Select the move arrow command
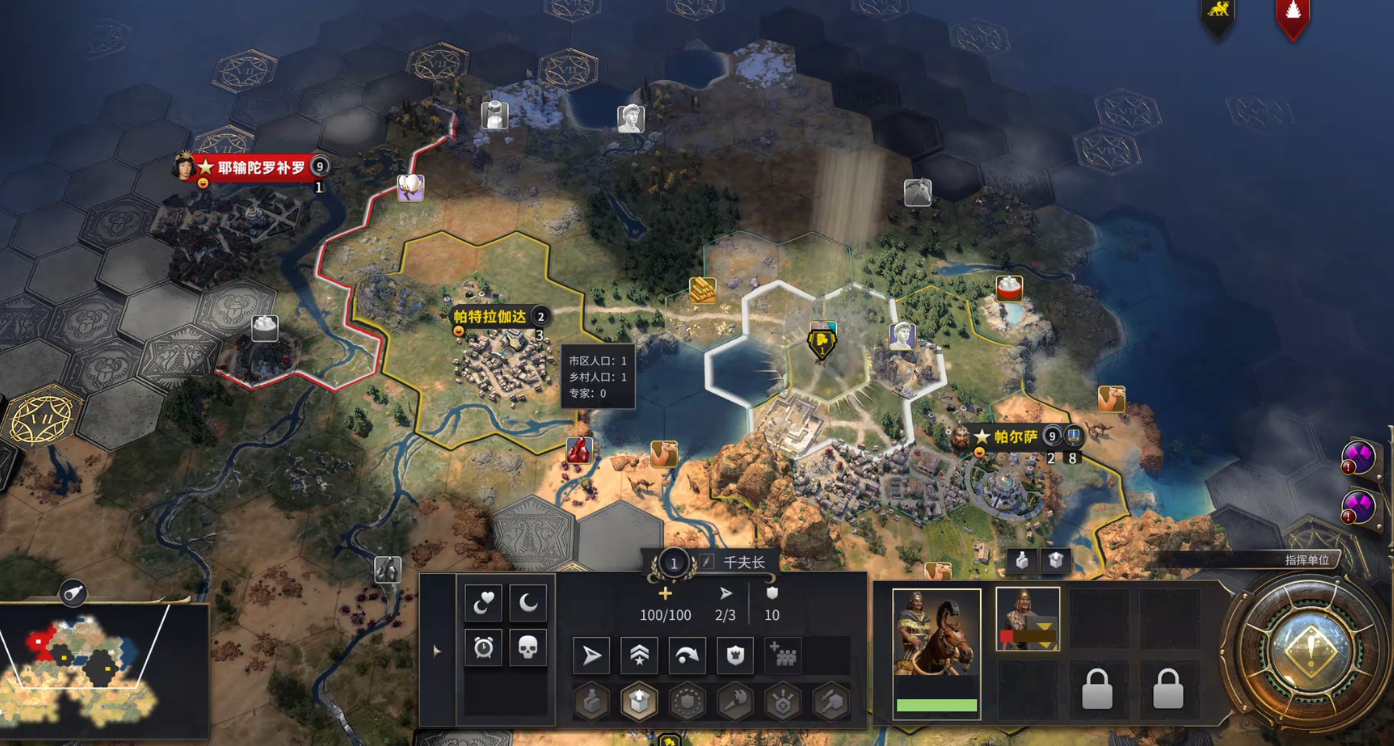This screenshot has height=746, width=1394. (592, 656)
